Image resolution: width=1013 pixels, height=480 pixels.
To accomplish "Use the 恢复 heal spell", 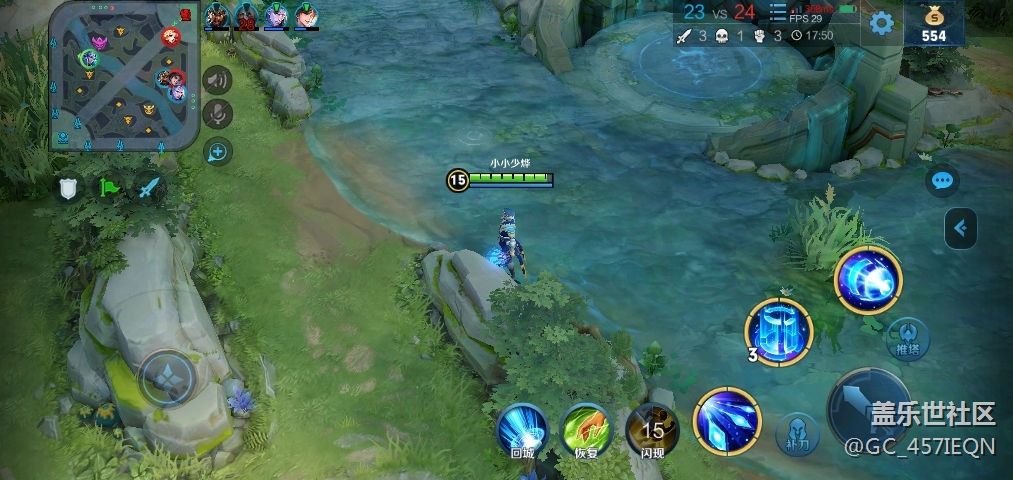I will point(586,430).
